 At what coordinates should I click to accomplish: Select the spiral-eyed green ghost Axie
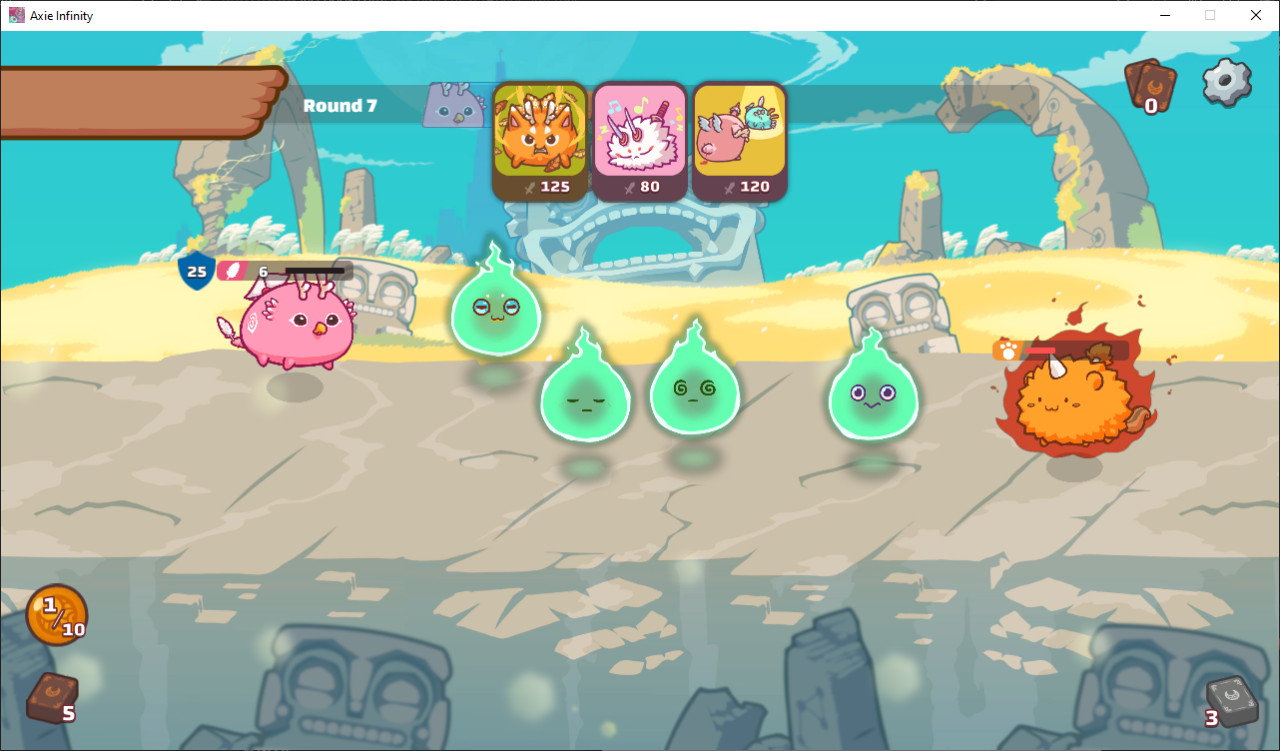point(695,390)
